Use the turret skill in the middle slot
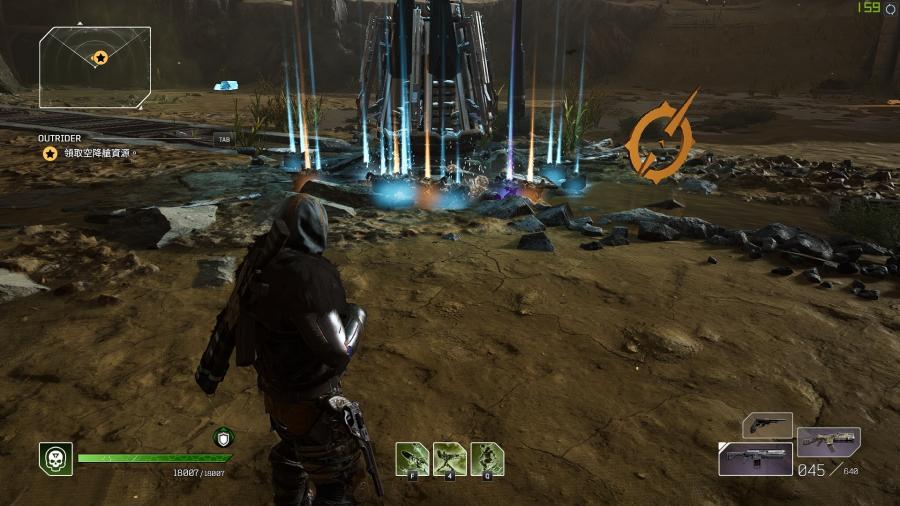 coord(449,458)
